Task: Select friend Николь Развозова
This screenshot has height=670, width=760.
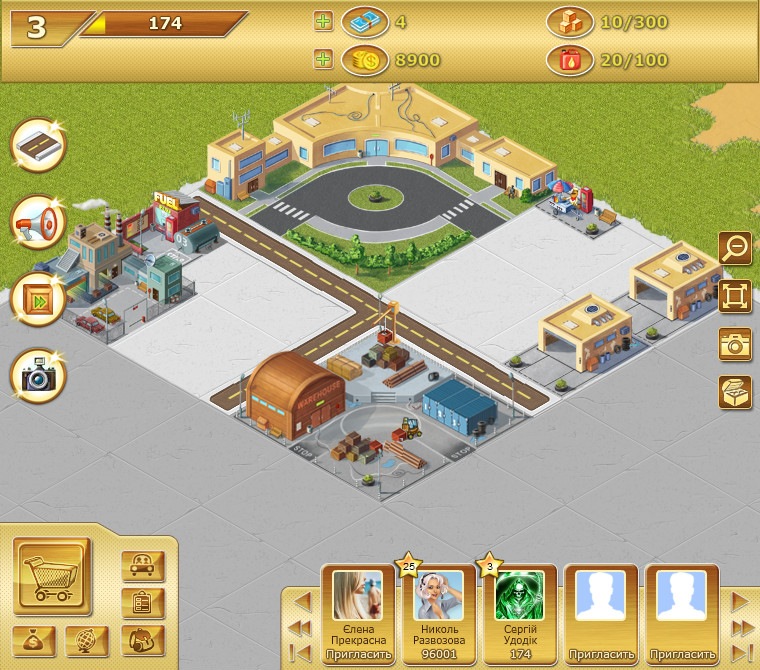Action: (x=439, y=597)
